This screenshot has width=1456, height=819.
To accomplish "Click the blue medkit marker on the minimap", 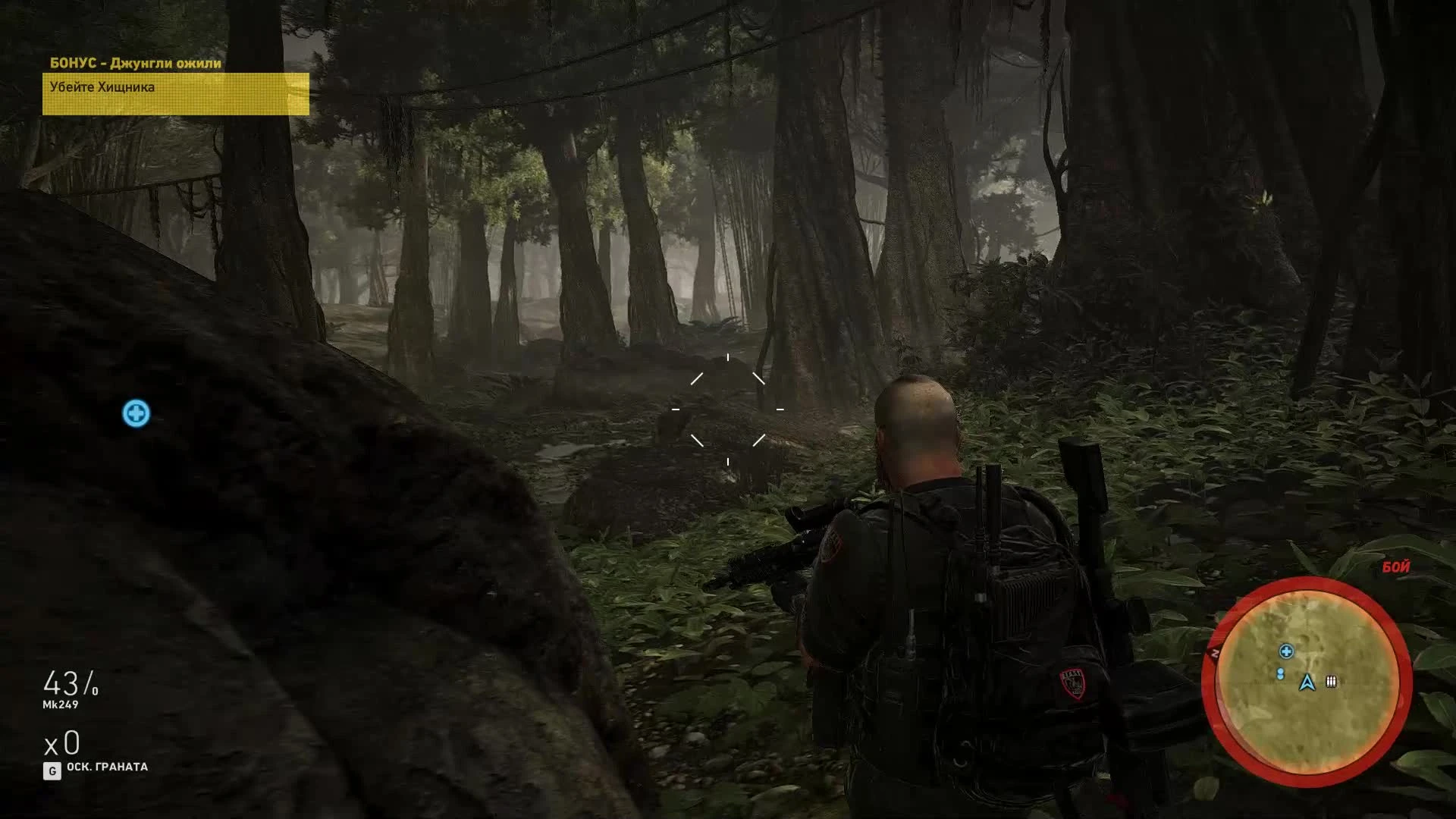I will click(1286, 652).
